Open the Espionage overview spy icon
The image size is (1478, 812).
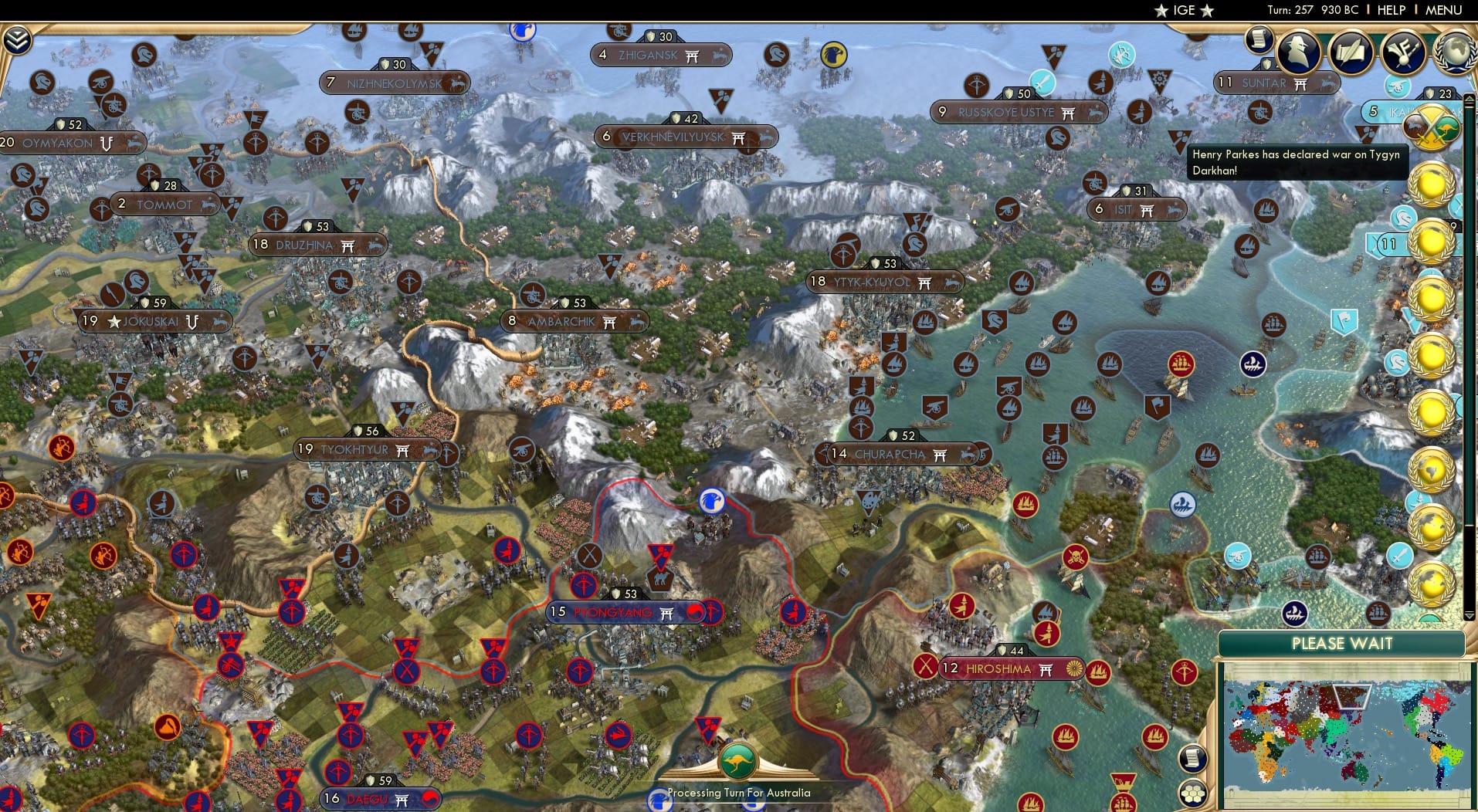[x=1298, y=52]
